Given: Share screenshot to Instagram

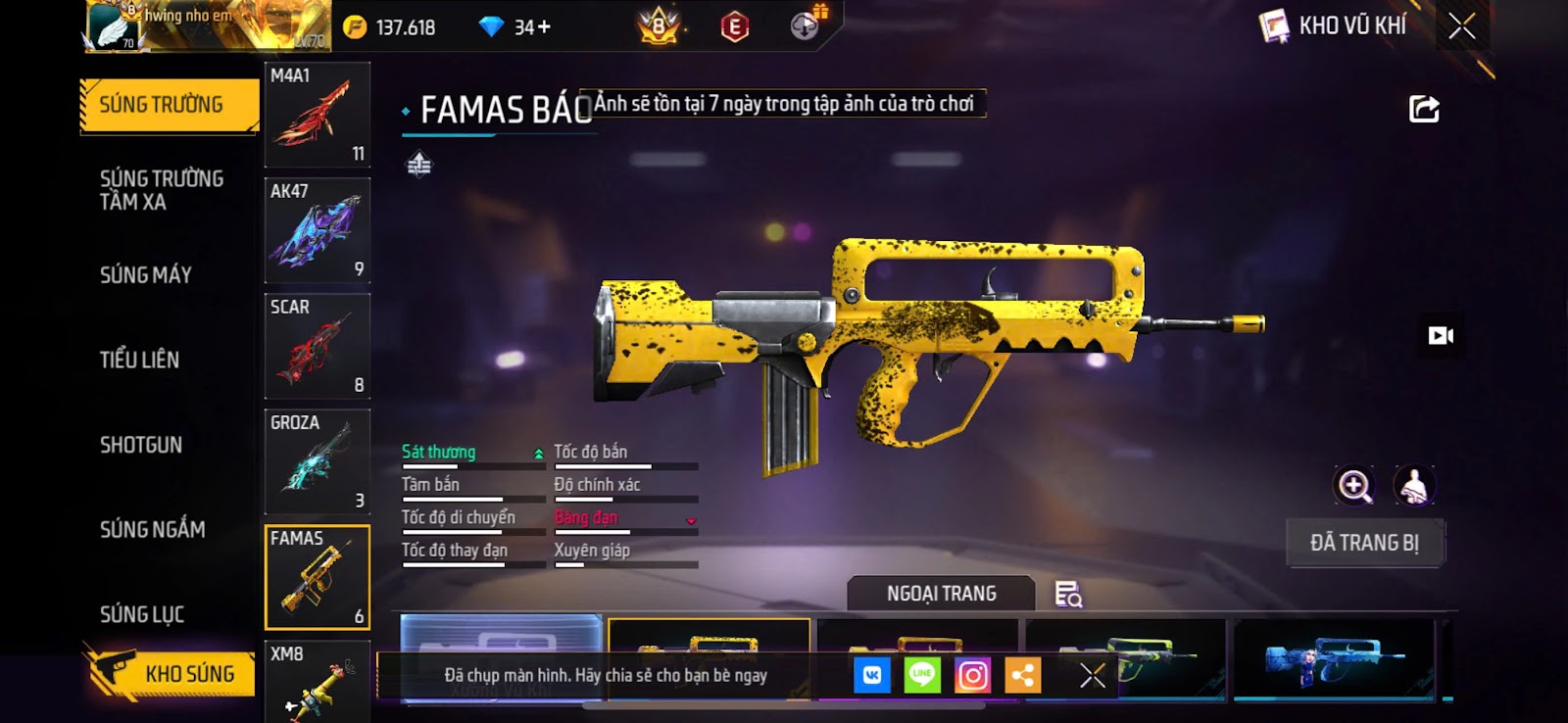Looking at the screenshot, I should (x=972, y=675).
